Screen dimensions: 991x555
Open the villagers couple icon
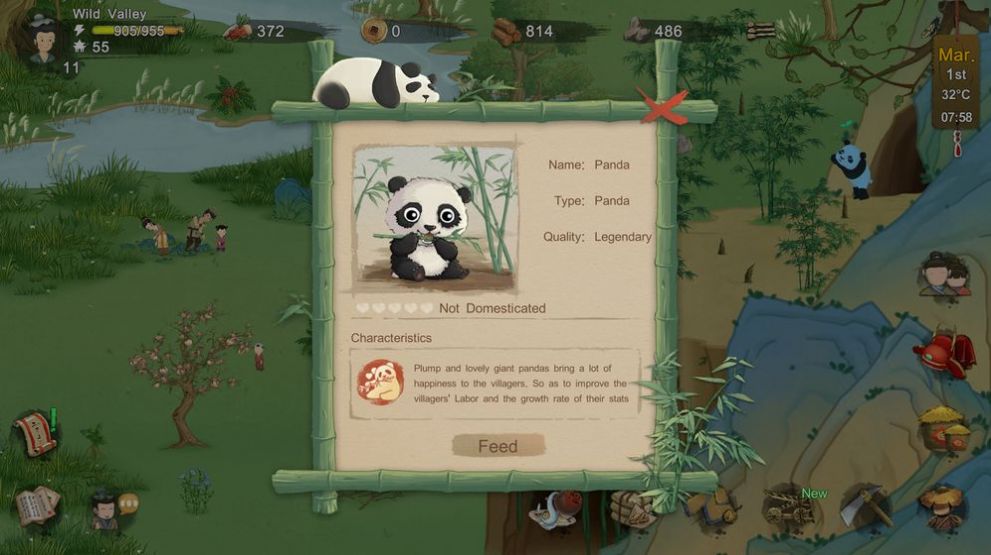(x=945, y=275)
